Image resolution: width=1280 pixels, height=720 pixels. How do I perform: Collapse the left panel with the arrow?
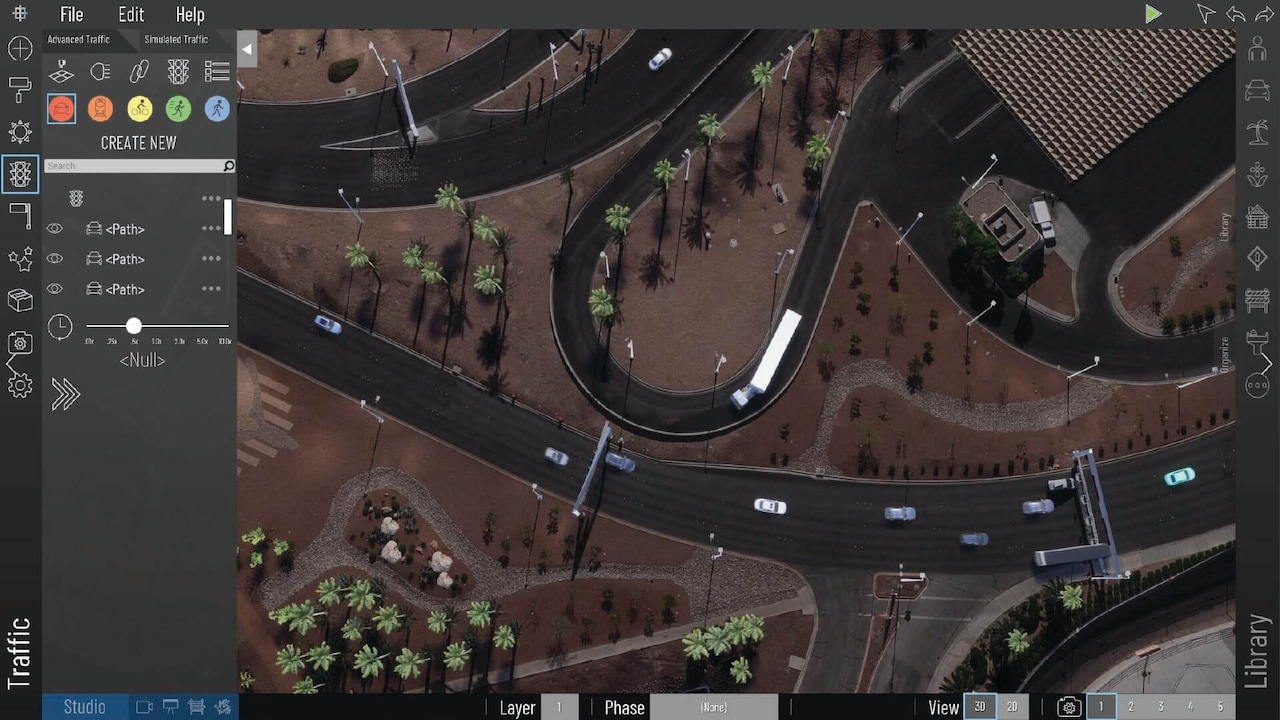click(x=247, y=49)
